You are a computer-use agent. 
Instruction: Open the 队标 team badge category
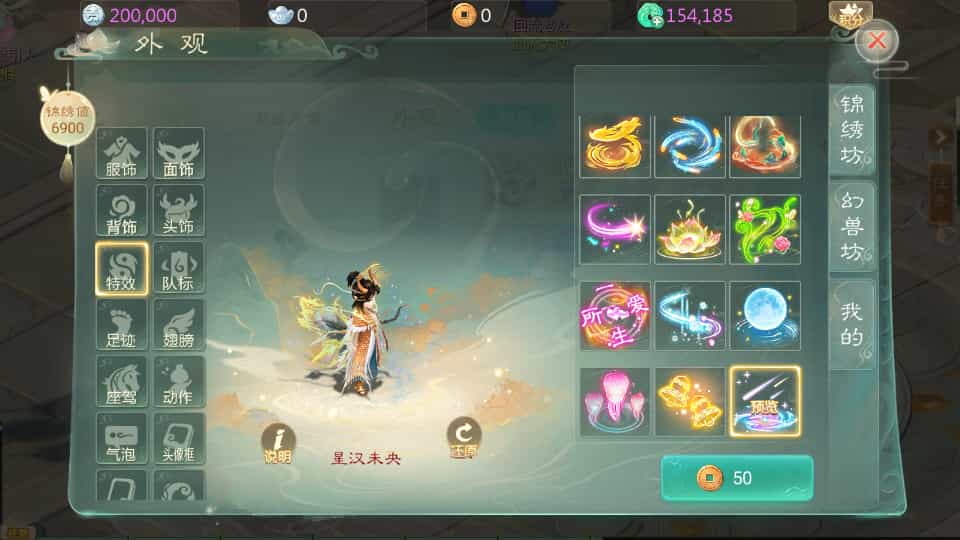178,268
